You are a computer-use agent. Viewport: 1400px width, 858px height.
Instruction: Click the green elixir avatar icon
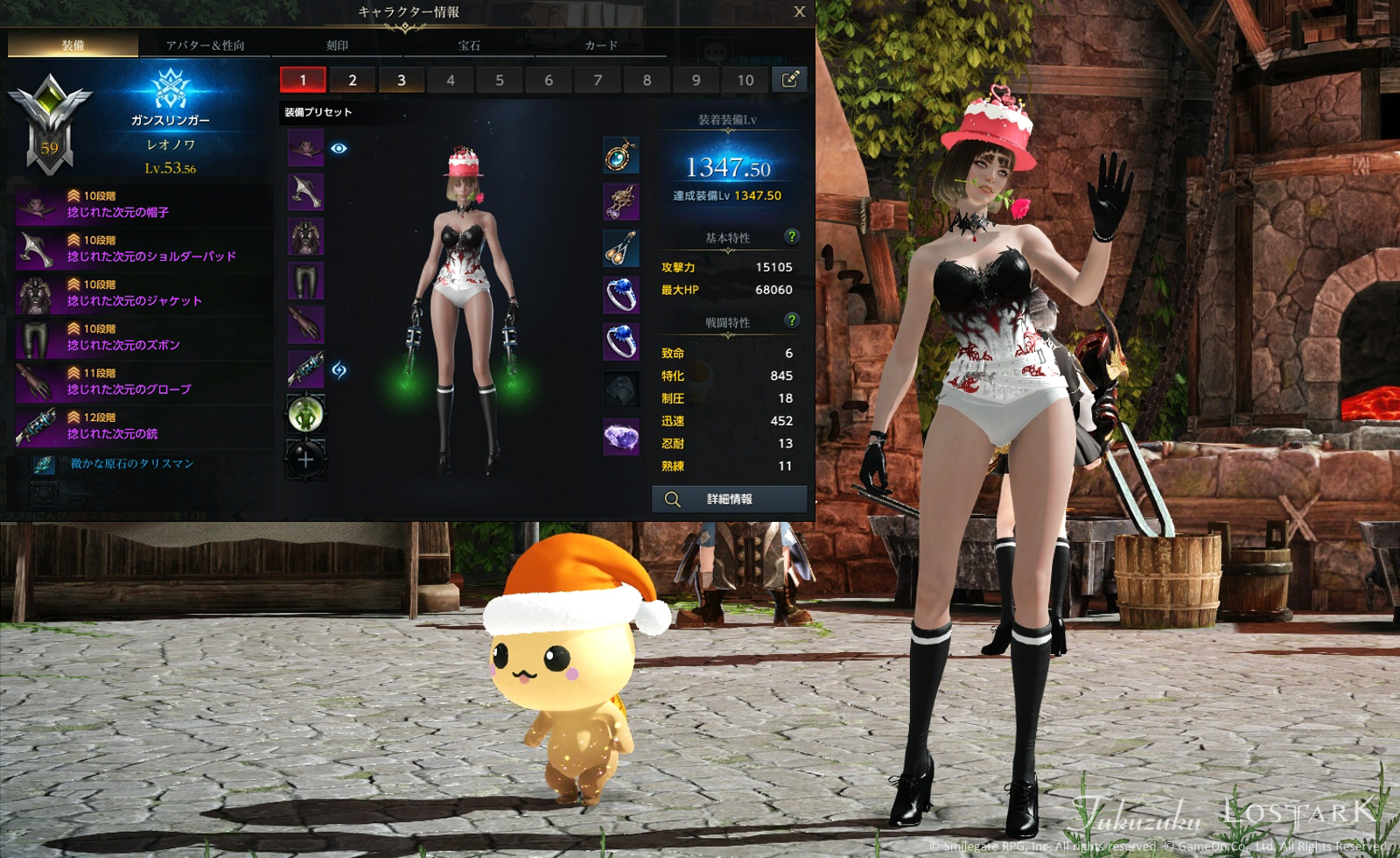(x=305, y=413)
